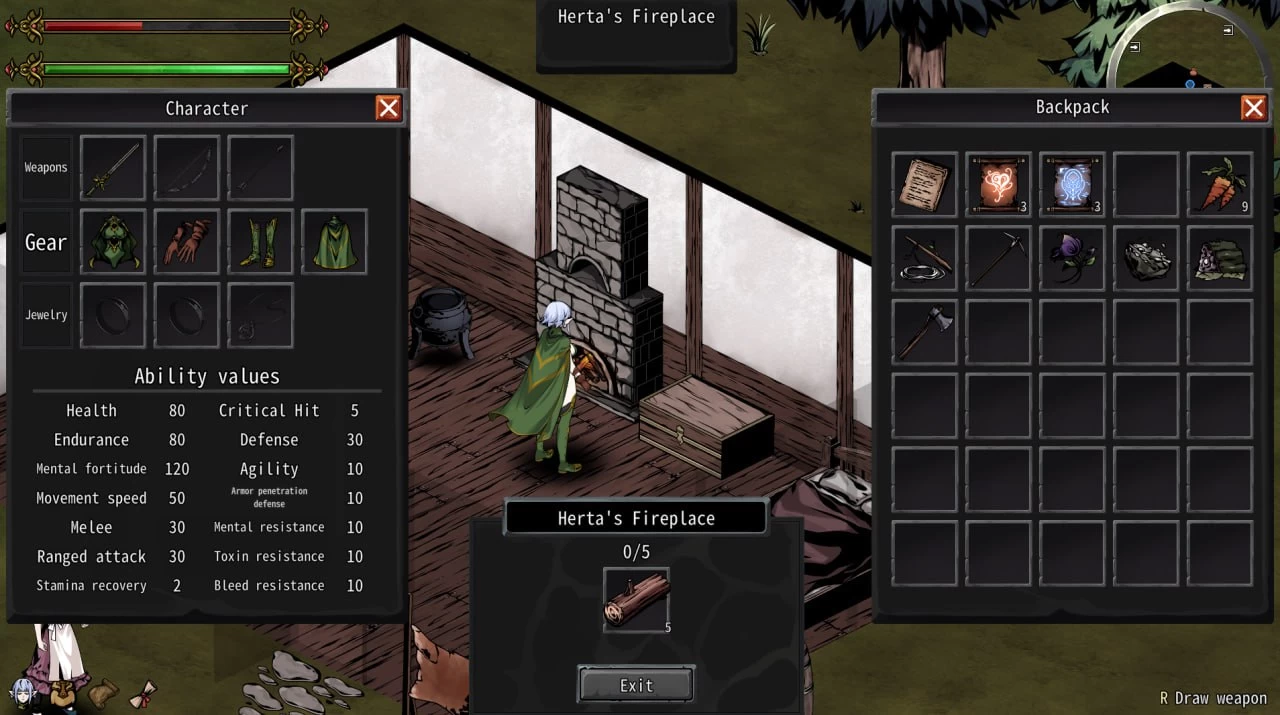Choose the pickaxe in the backpack
This screenshot has width=1280, height=715.
[x=998, y=259]
